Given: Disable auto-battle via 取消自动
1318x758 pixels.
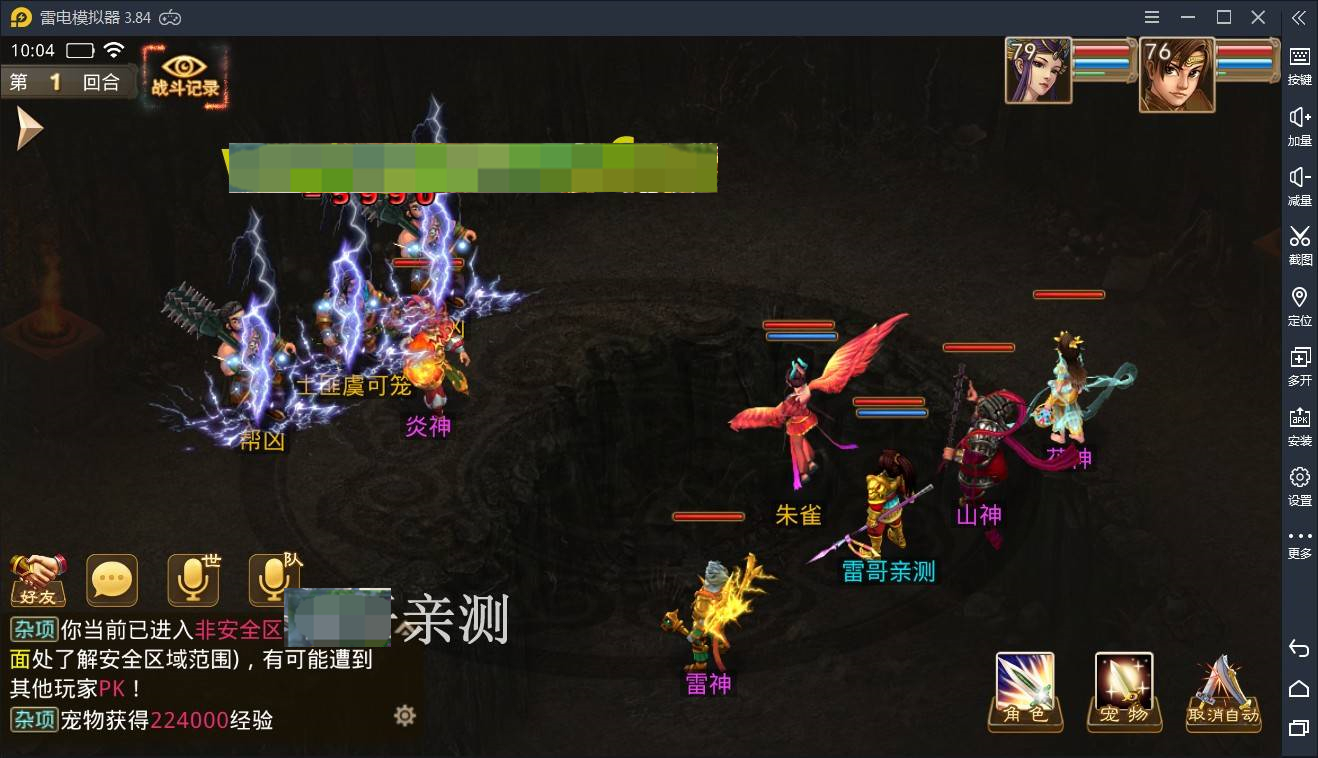Looking at the screenshot, I should 1222,690.
